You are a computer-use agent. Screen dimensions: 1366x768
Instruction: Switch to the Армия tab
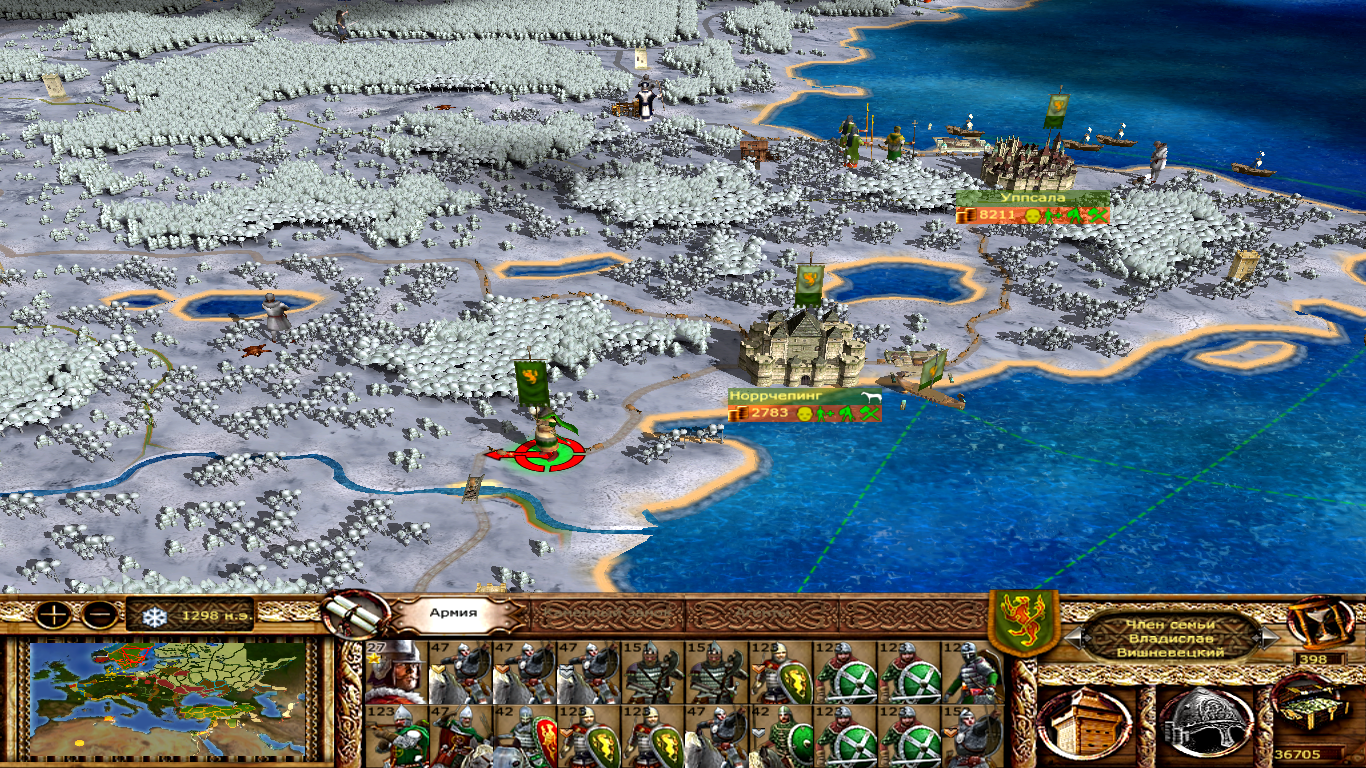click(453, 615)
